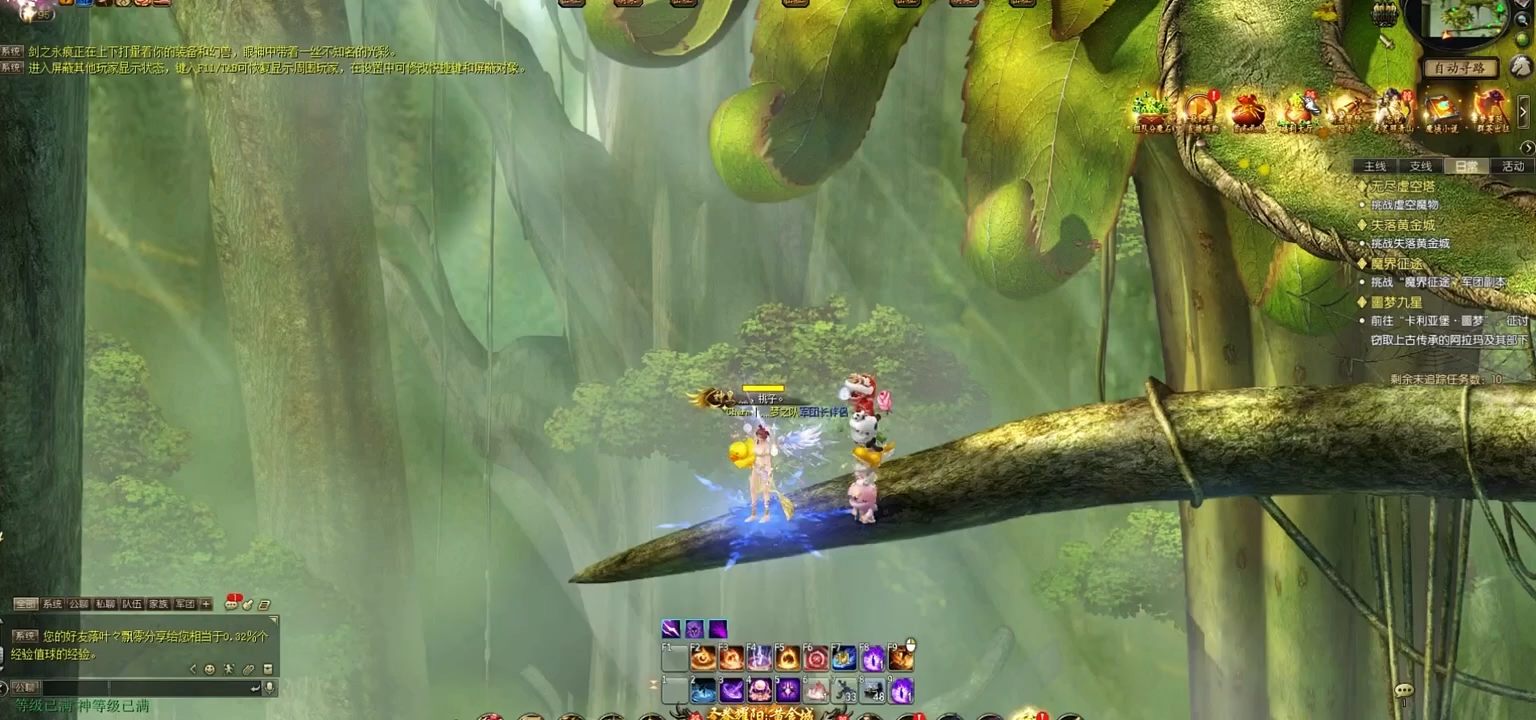Open the 失落黄金城 quest entry
Screen dimensions: 1536x720
coord(1402,225)
